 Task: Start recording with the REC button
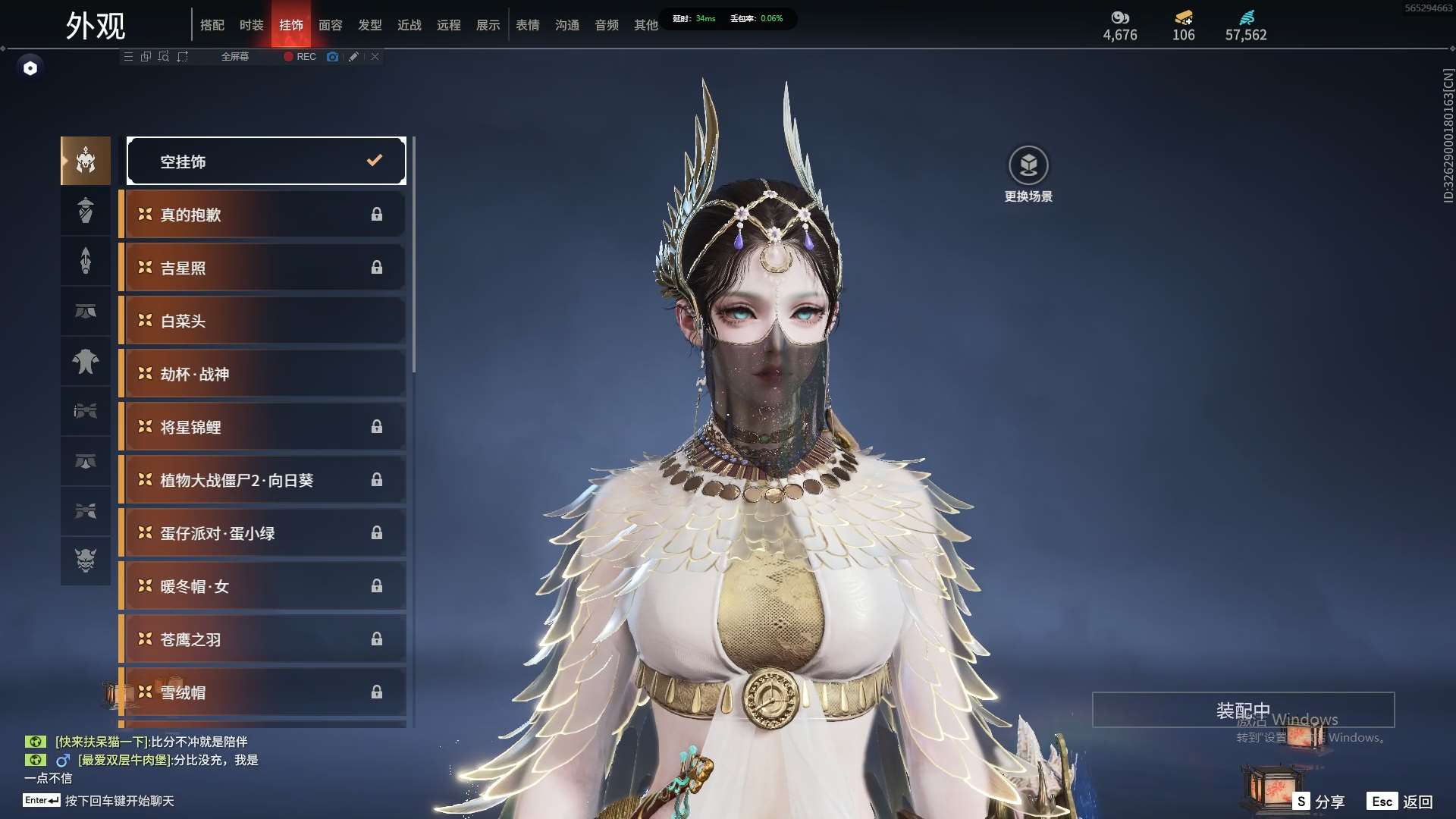pyautogui.click(x=300, y=57)
